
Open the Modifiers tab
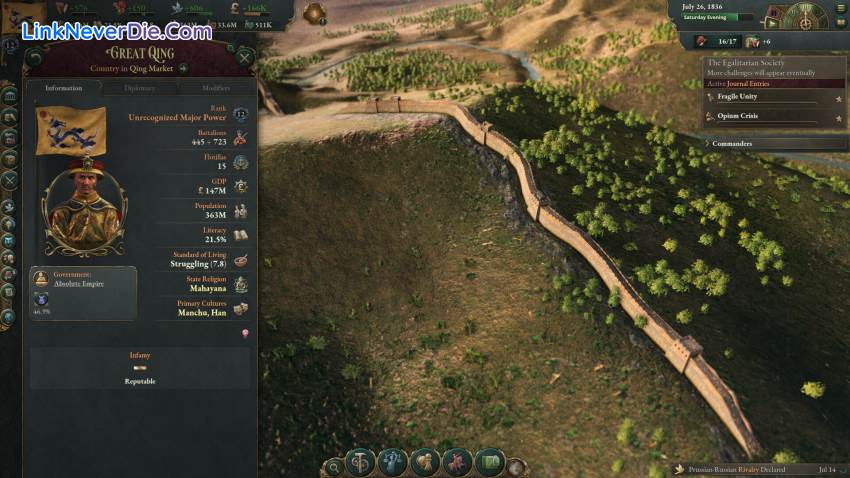coord(215,88)
